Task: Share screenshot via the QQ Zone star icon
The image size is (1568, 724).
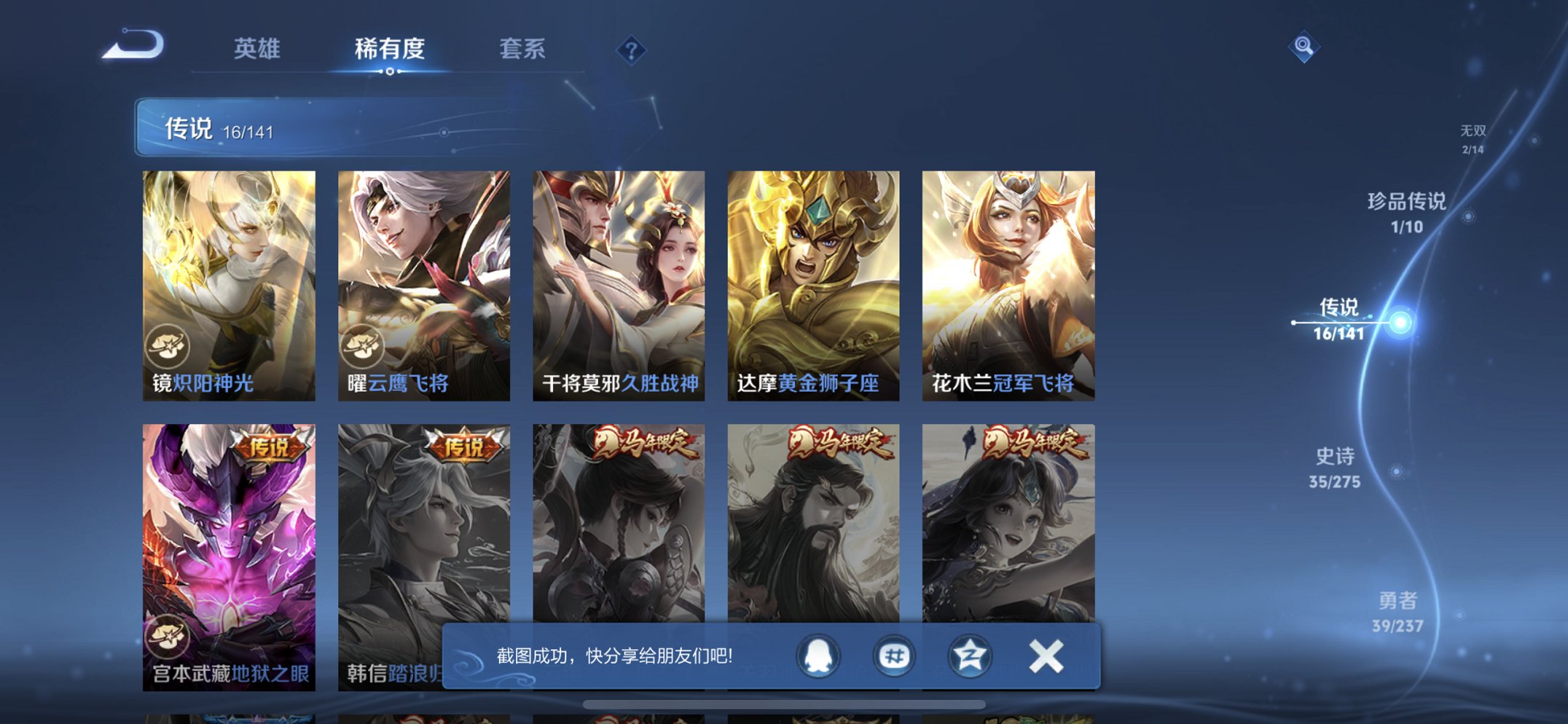Action: 969,656
